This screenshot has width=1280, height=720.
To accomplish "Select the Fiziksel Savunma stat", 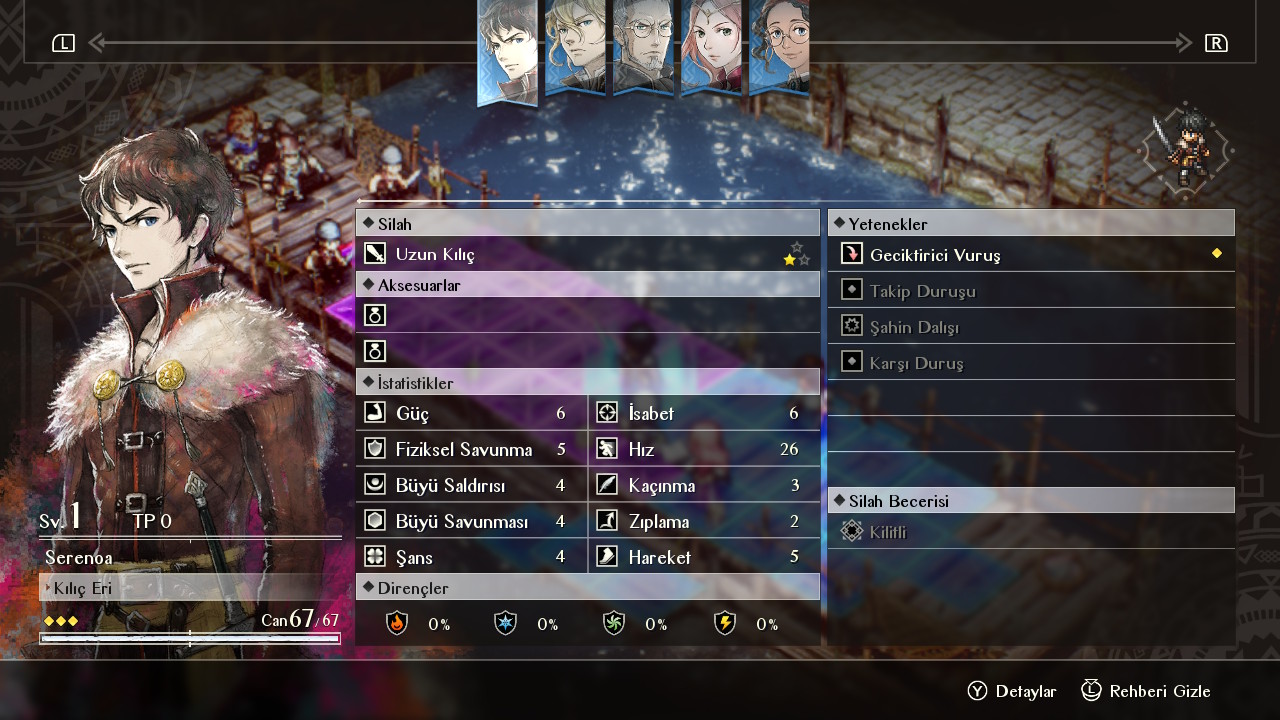I will pyautogui.click(x=471, y=449).
